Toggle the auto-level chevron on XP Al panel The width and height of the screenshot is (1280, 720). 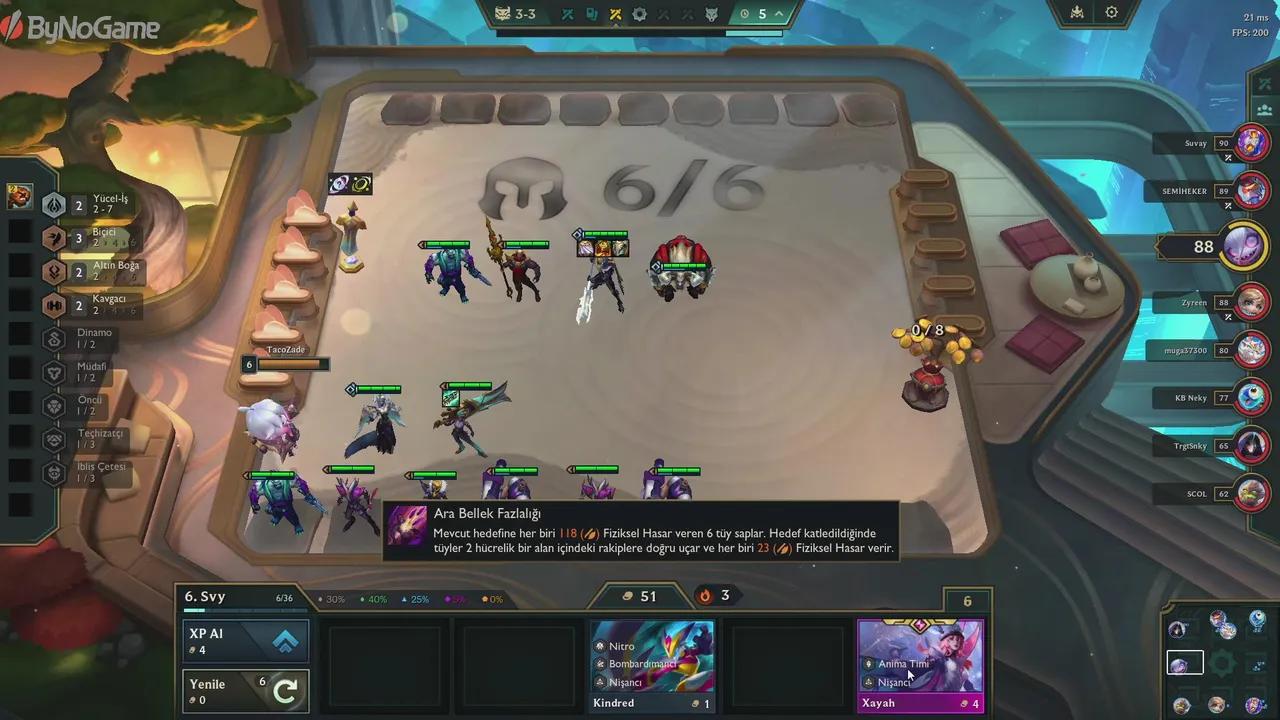click(286, 639)
